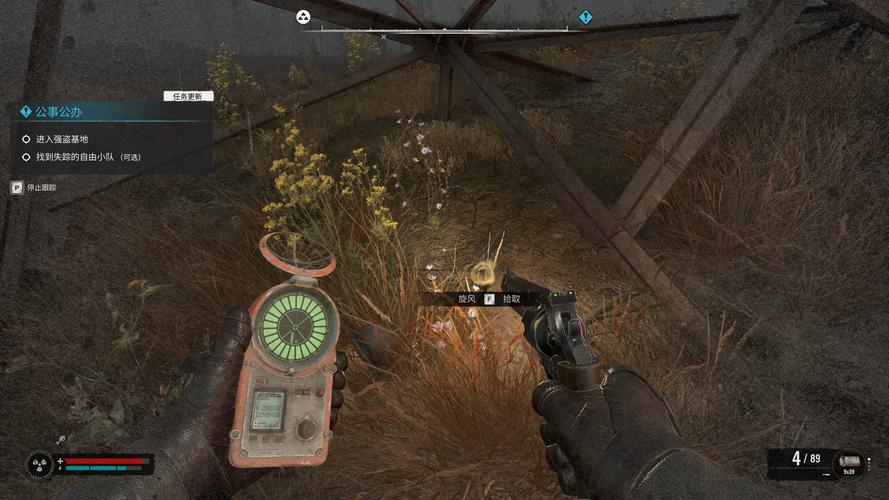Image resolution: width=889 pixels, height=500 pixels.
Task: Select the blue quest marker on the compass
Action: pyautogui.click(x=586, y=17)
